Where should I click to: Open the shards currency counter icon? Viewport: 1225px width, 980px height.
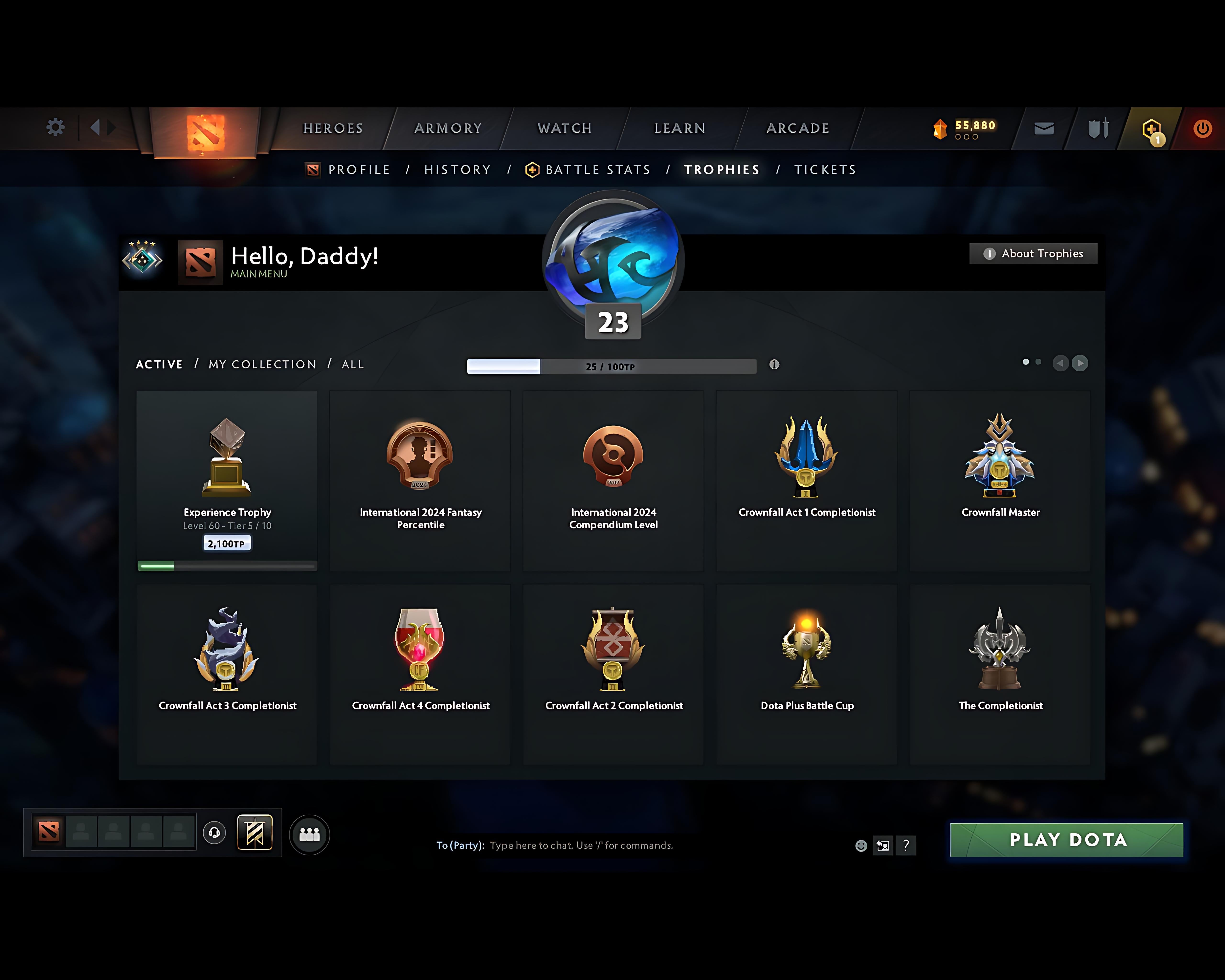(940, 129)
